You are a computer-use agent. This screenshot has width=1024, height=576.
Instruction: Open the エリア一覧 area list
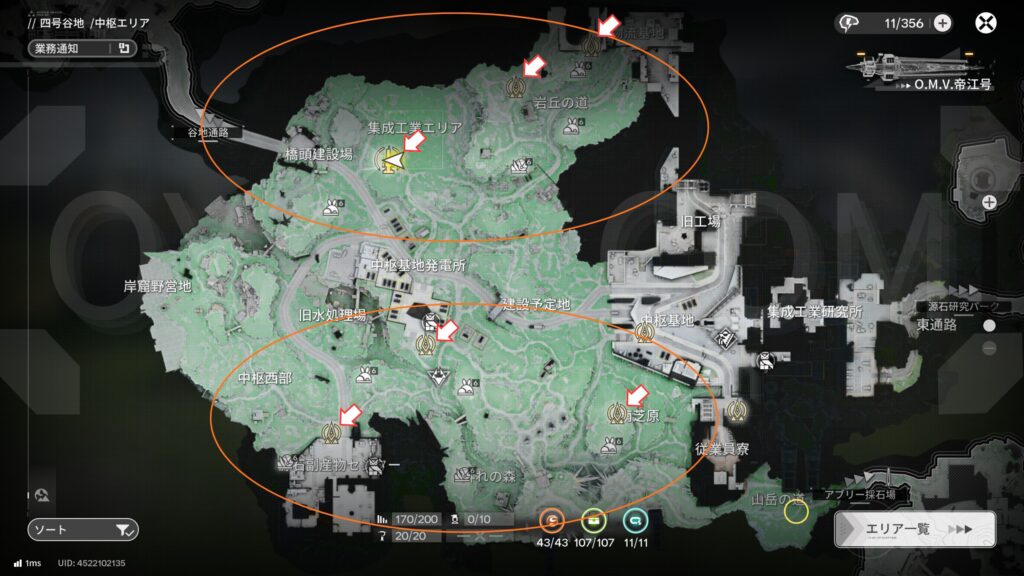914,529
